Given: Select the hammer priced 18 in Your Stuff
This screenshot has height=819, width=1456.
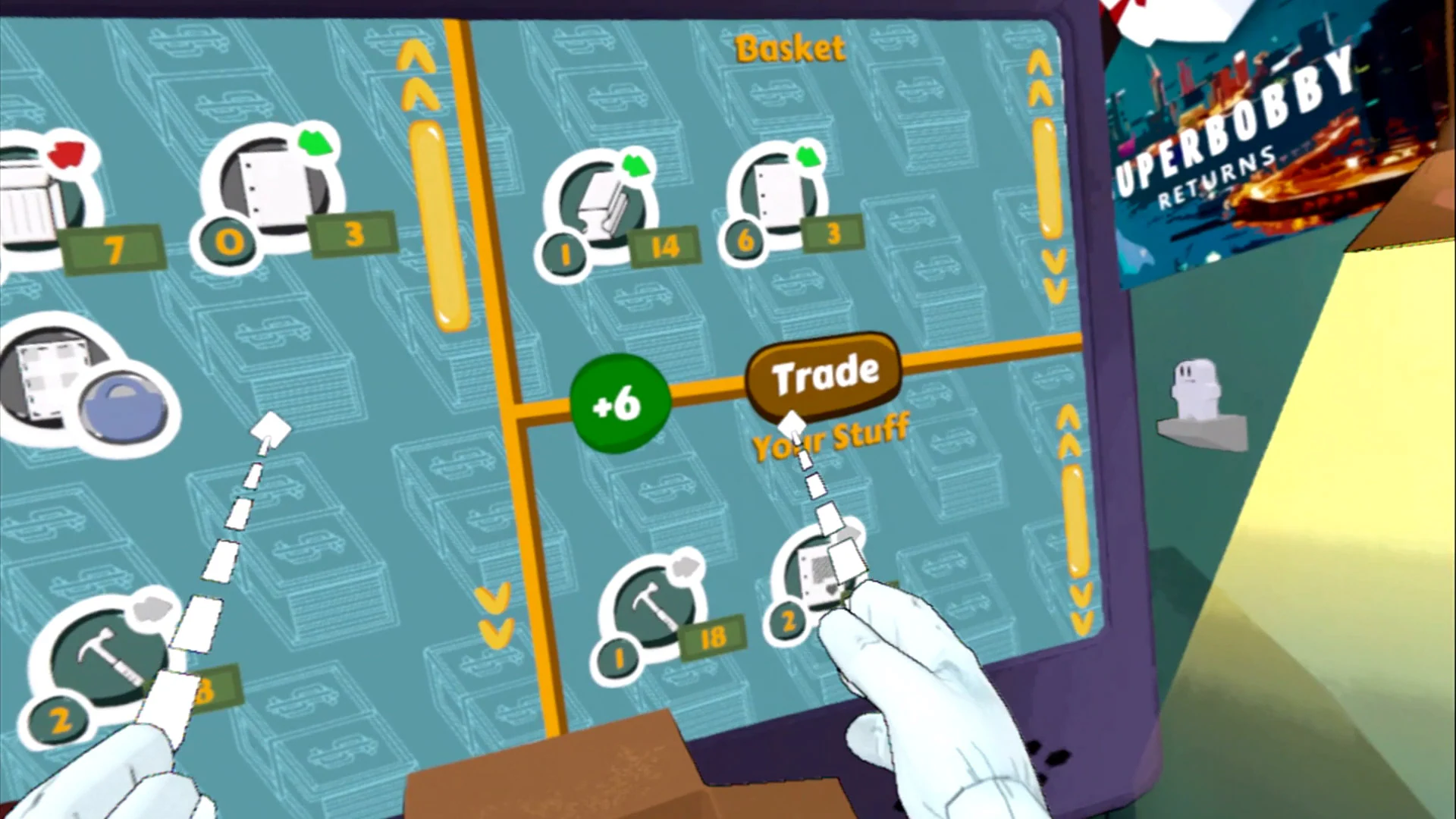Looking at the screenshot, I should coord(652,607).
